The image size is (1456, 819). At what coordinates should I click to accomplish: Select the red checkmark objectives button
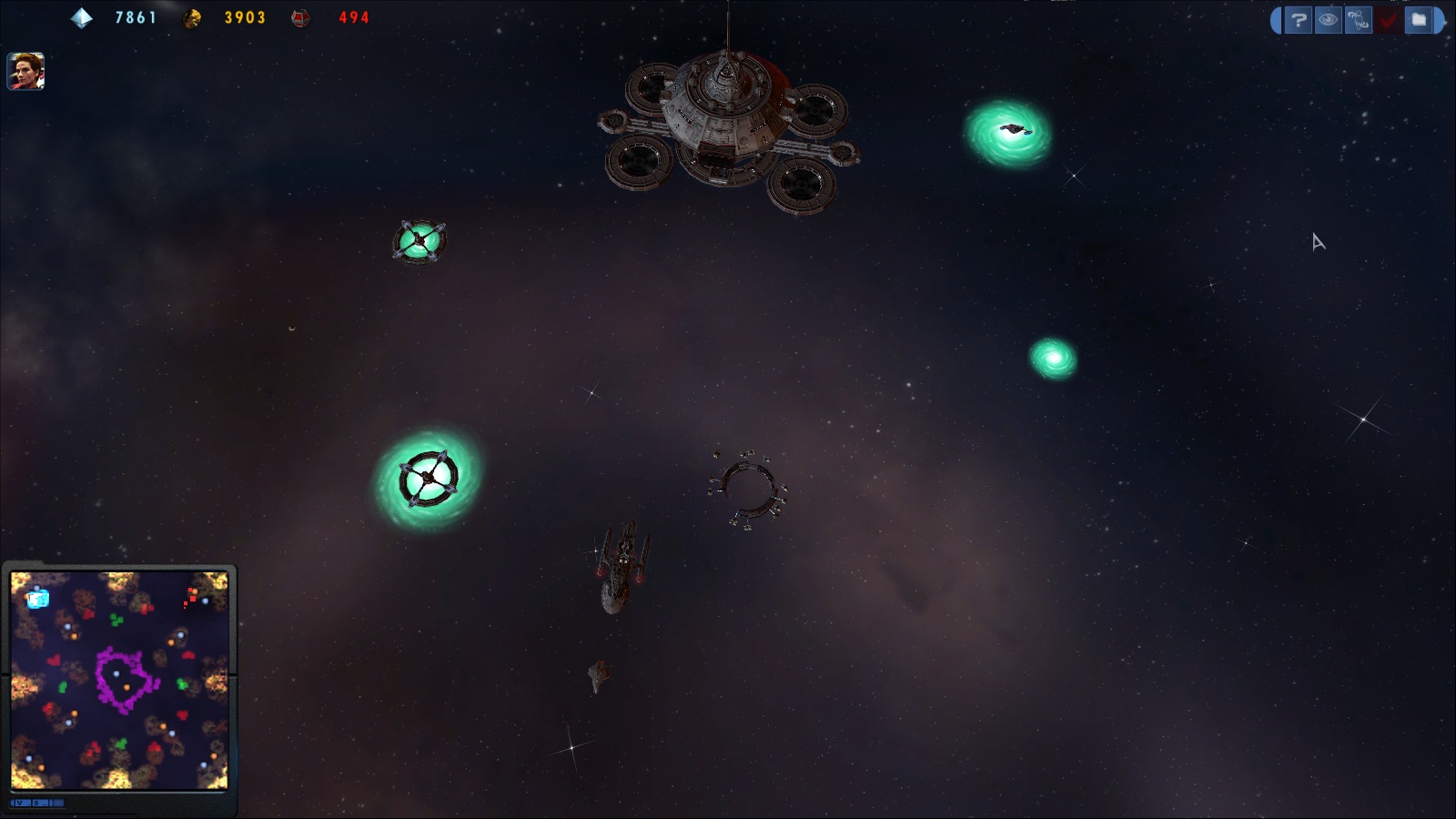1389,20
